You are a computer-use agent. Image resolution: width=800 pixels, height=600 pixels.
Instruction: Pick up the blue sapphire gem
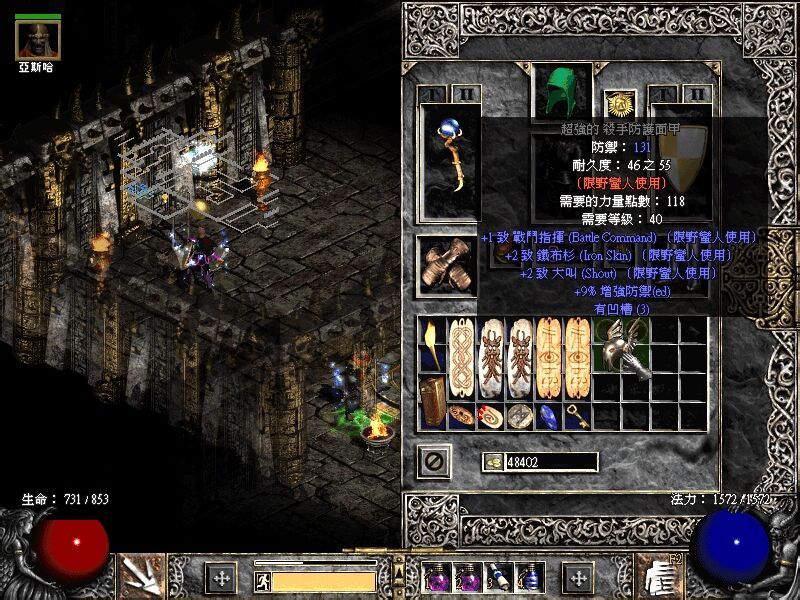[x=547, y=415]
